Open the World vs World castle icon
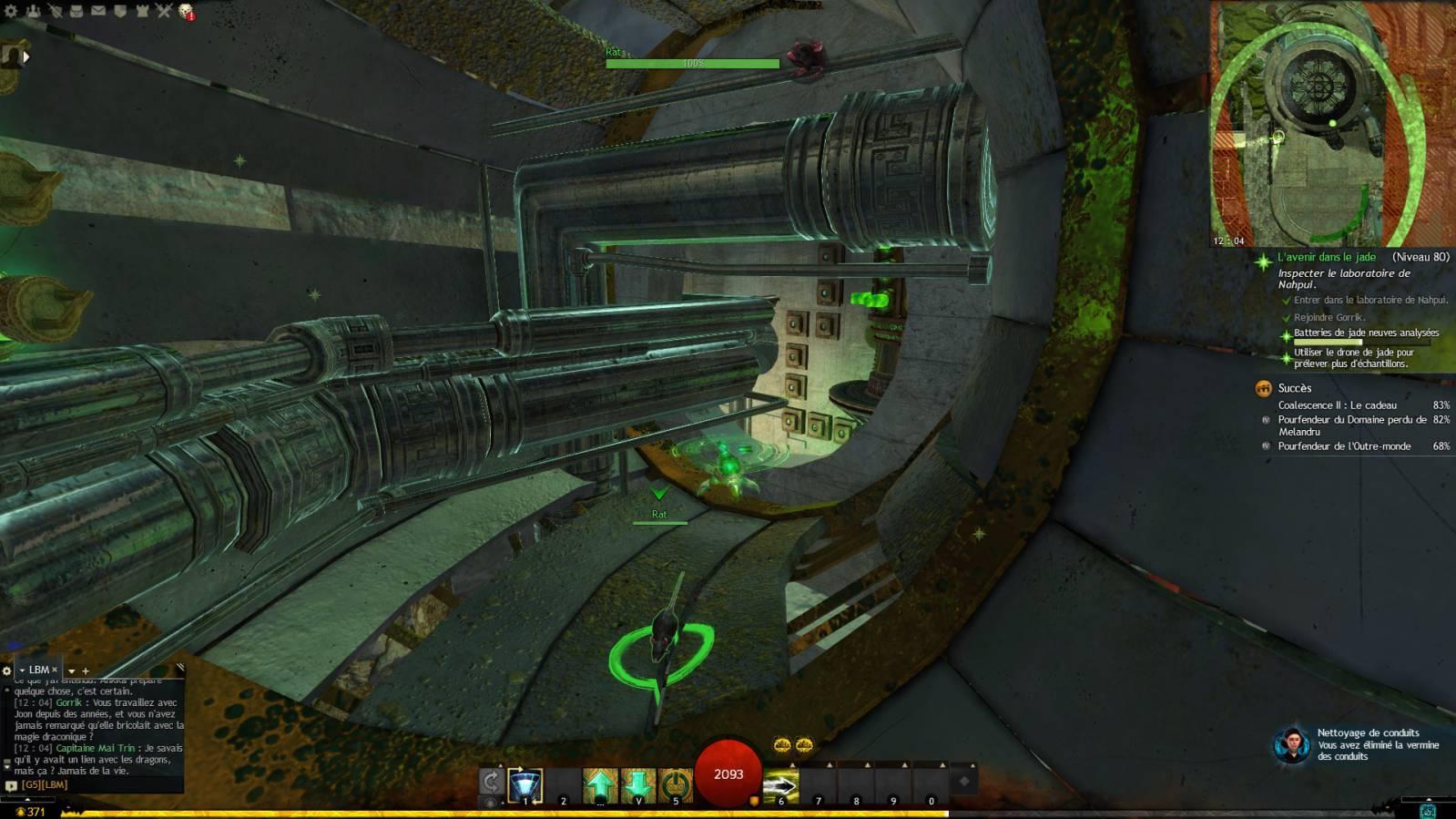 click(142, 11)
